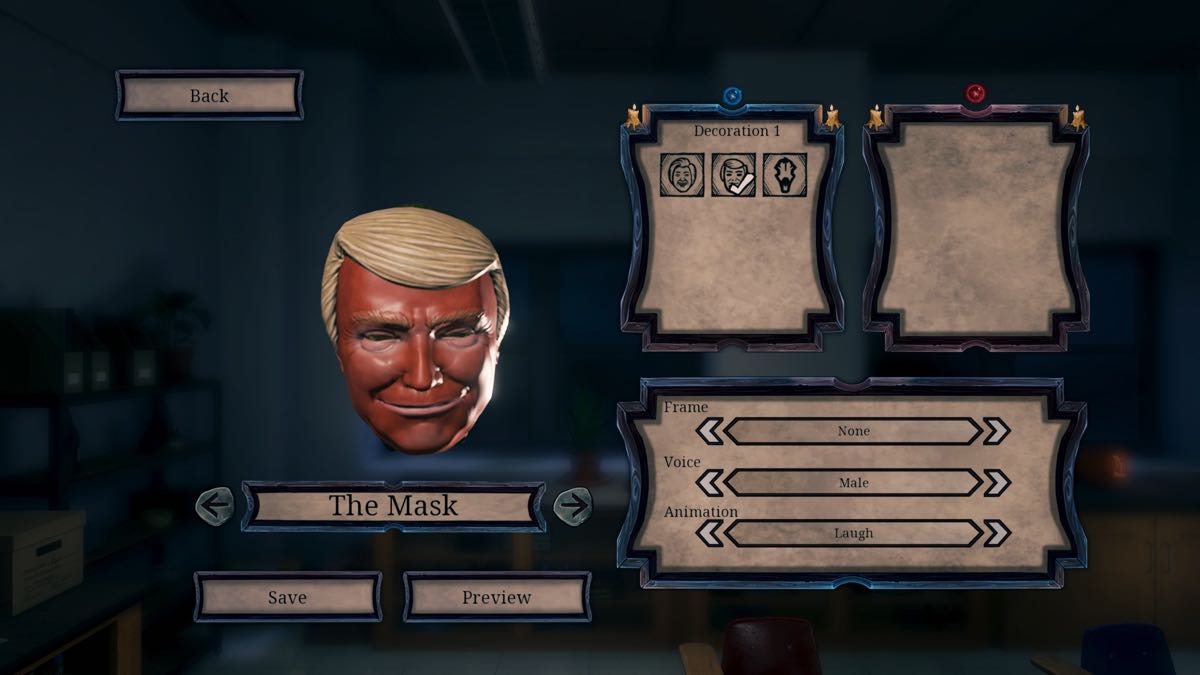This screenshot has width=1200, height=675.
Task: Open the Preview of the mask
Action: pos(496,597)
